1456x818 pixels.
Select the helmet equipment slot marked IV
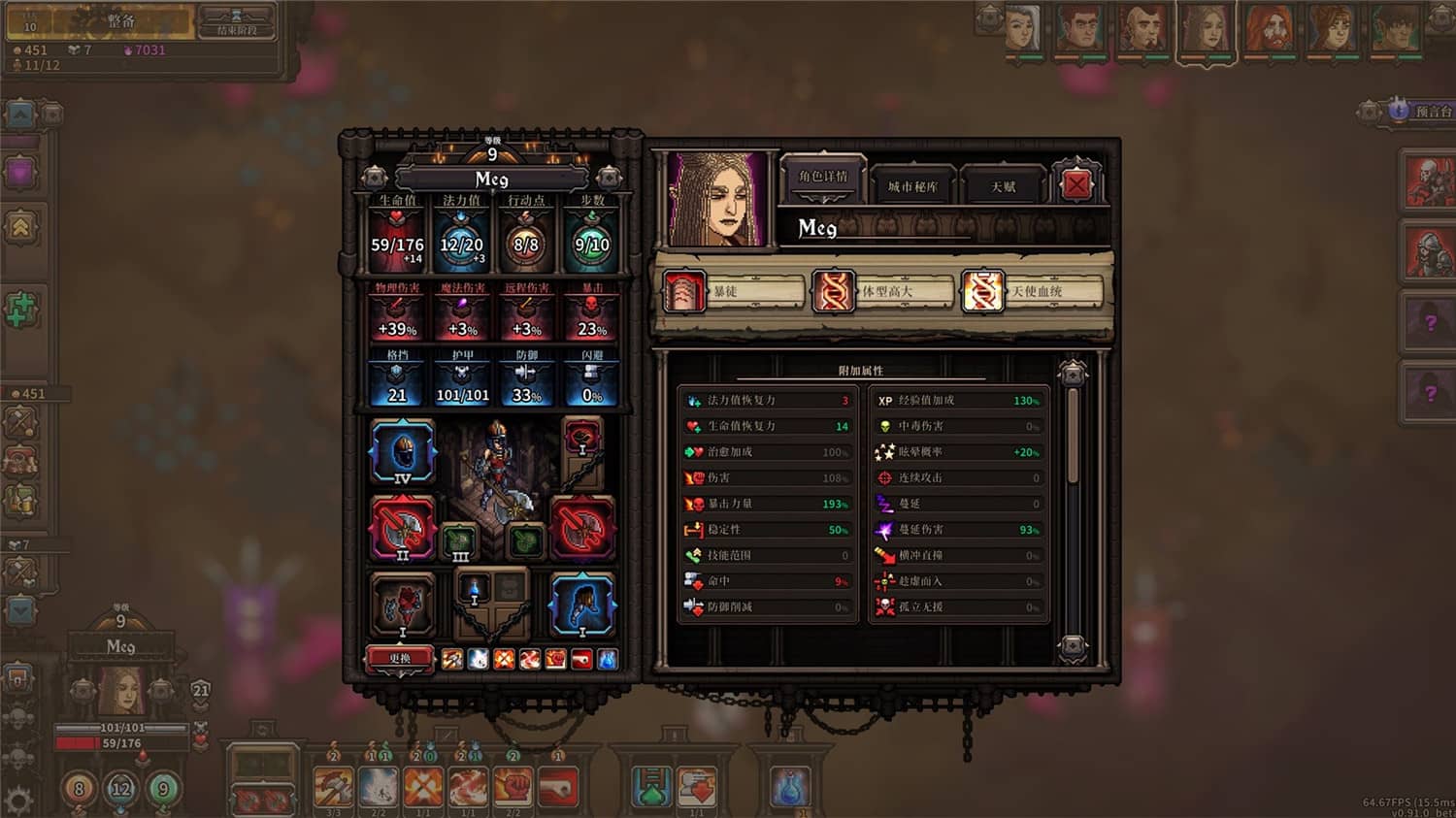click(403, 451)
